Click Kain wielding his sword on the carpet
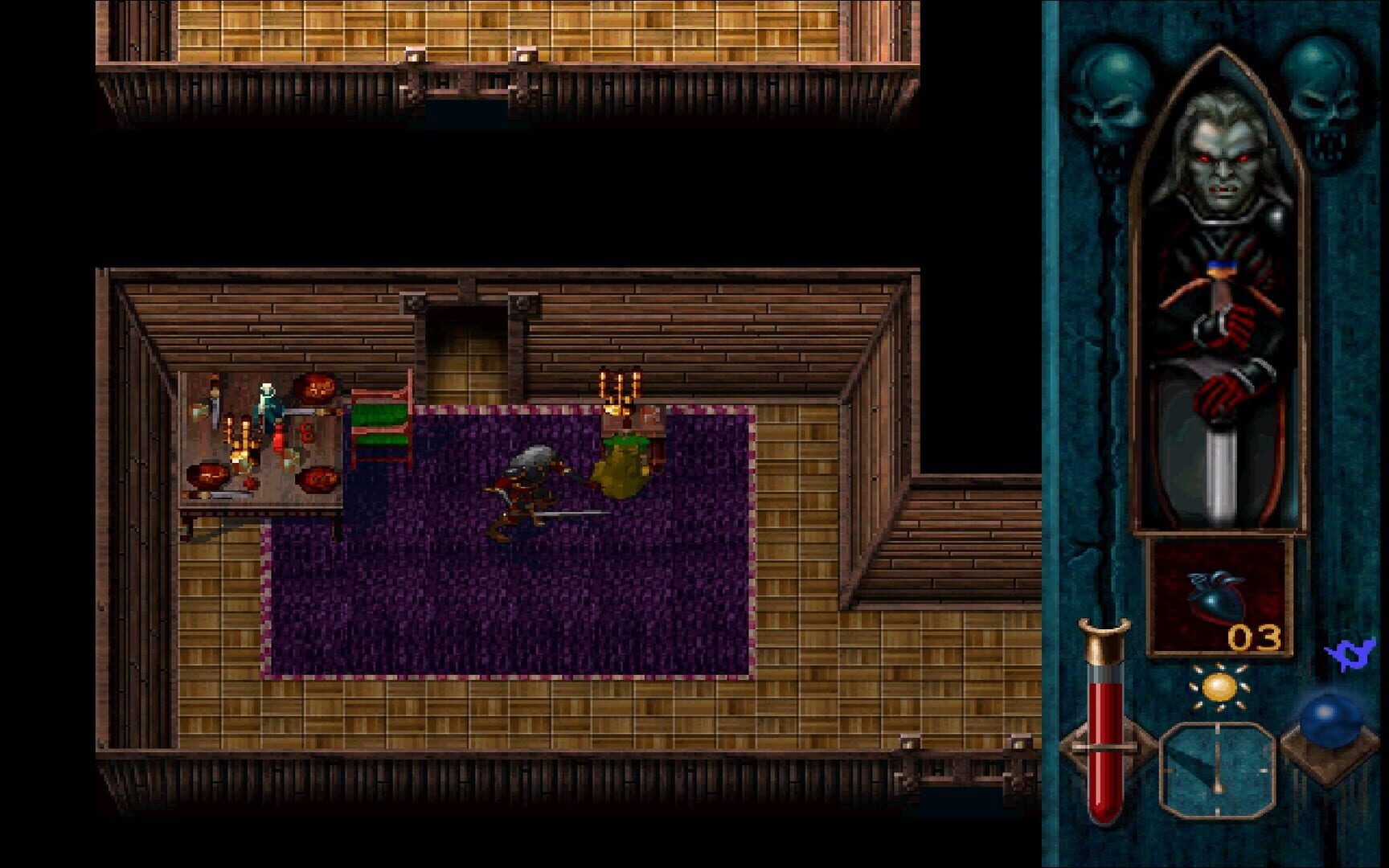This screenshot has width=1389, height=868. click(531, 482)
